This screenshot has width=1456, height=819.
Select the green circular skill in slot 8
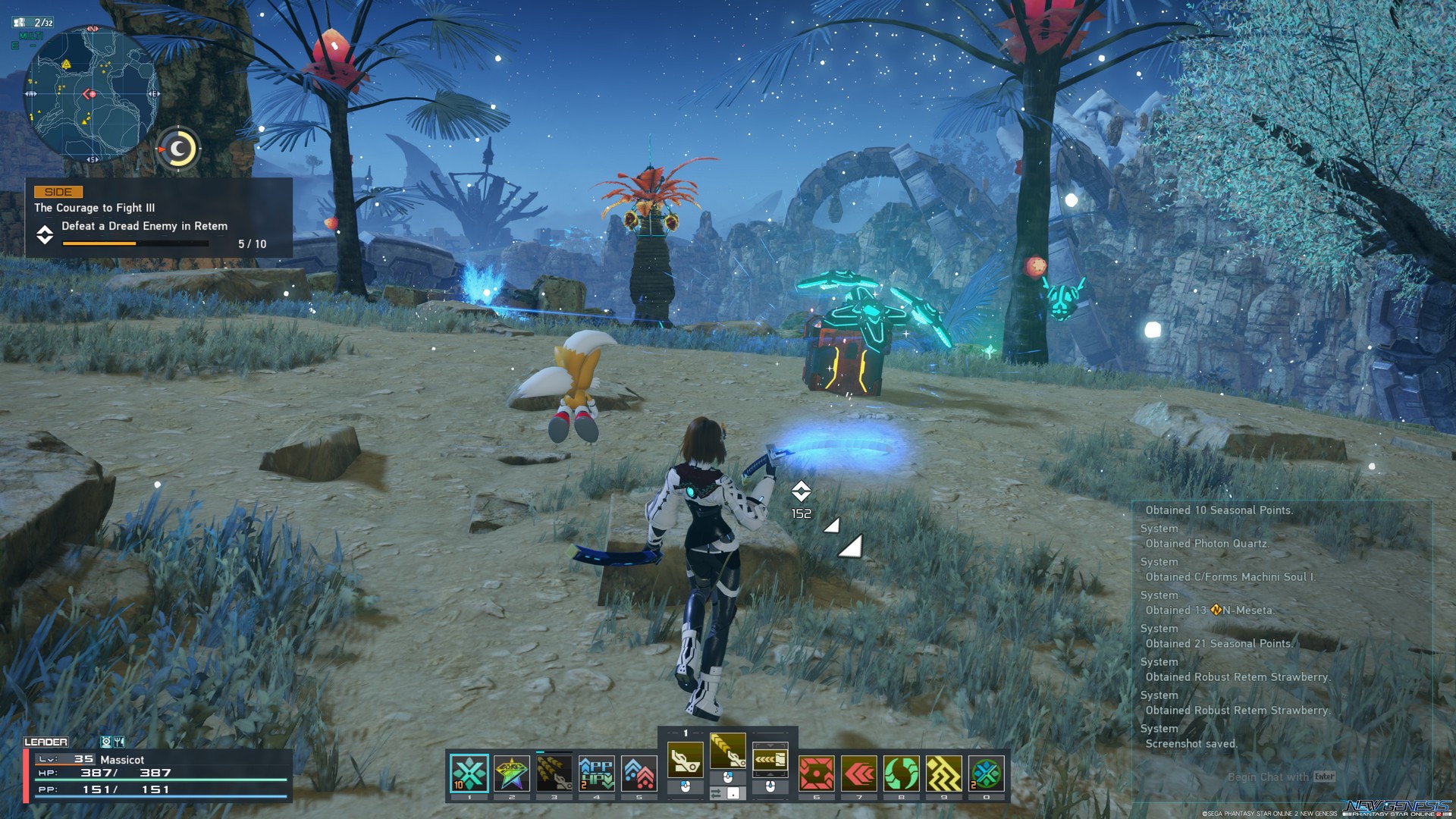click(x=901, y=772)
